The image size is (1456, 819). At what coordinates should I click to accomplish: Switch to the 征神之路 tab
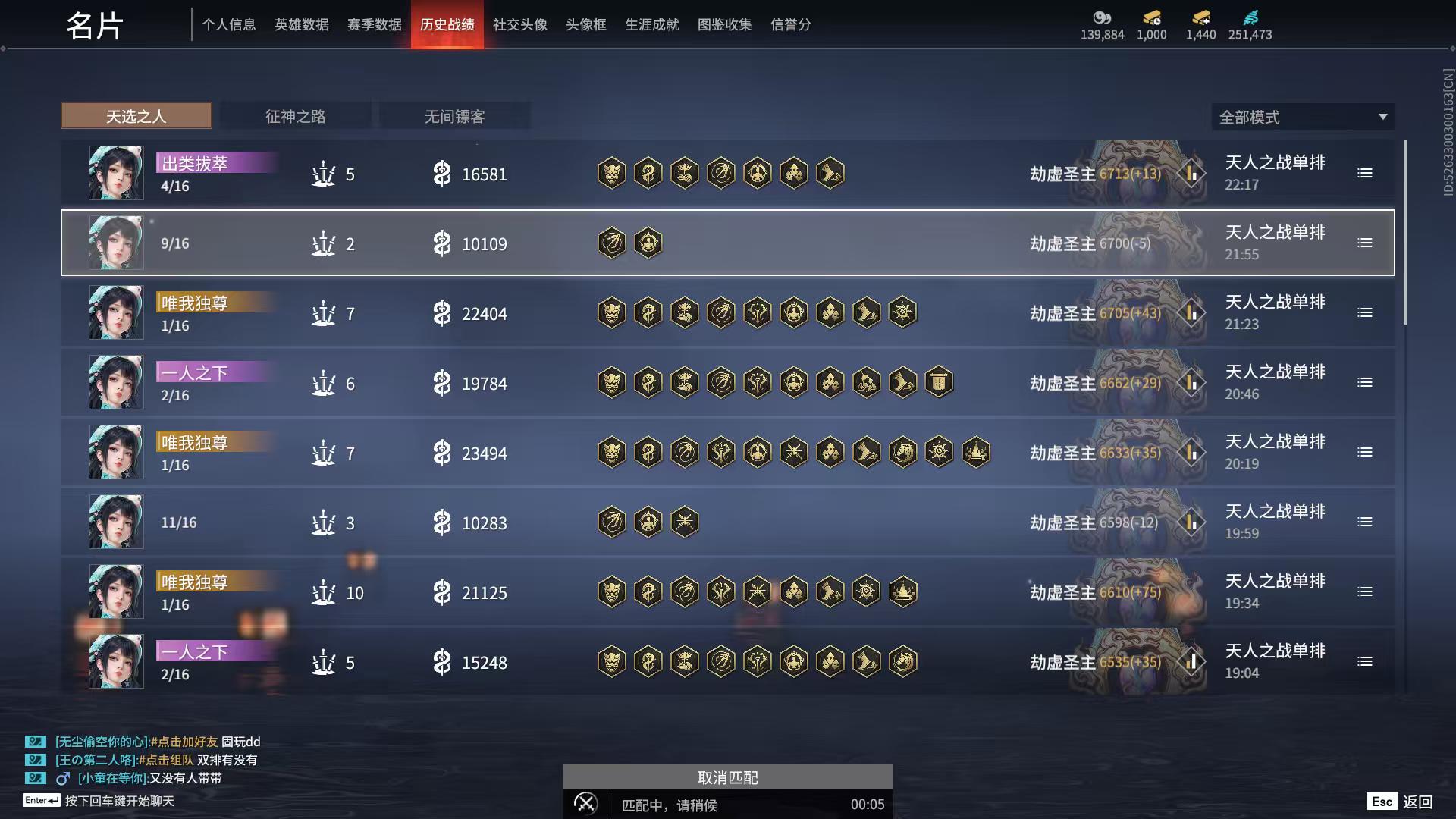pos(296,116)
